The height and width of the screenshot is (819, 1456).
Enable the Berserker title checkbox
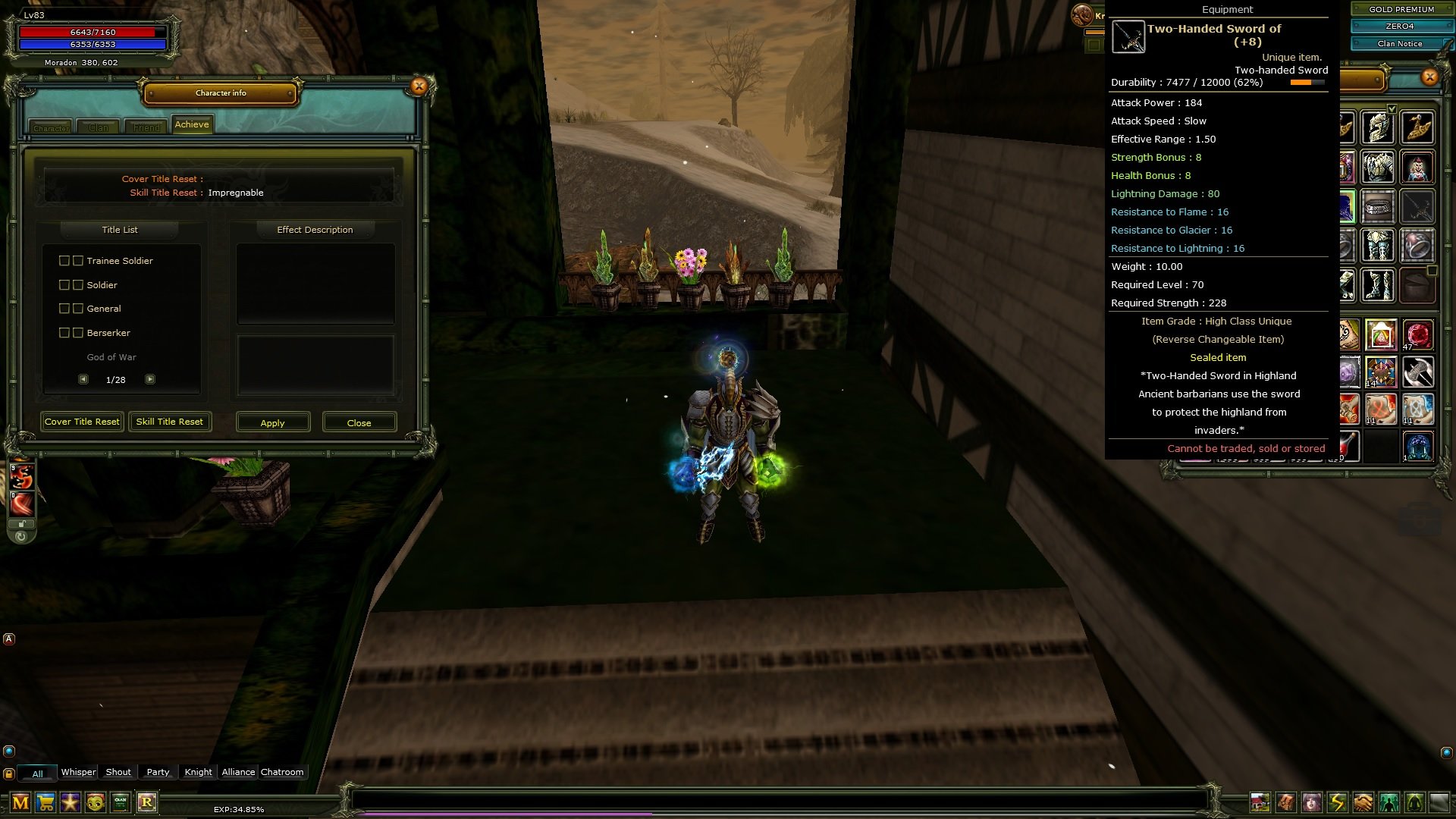pyautogui.click(x=64, y=332)
